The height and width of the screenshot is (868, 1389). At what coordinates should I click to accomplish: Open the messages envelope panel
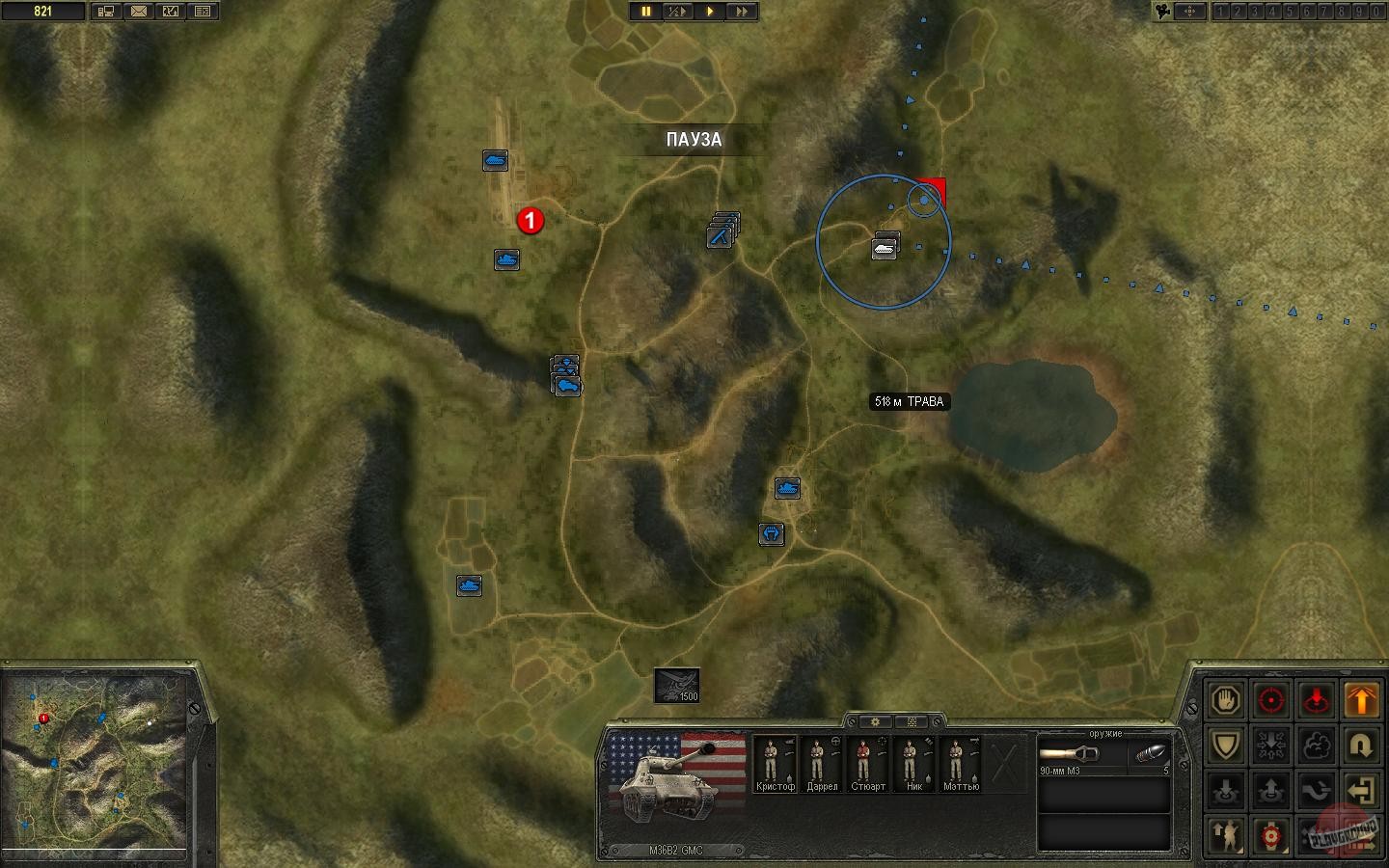click(139, 11)
